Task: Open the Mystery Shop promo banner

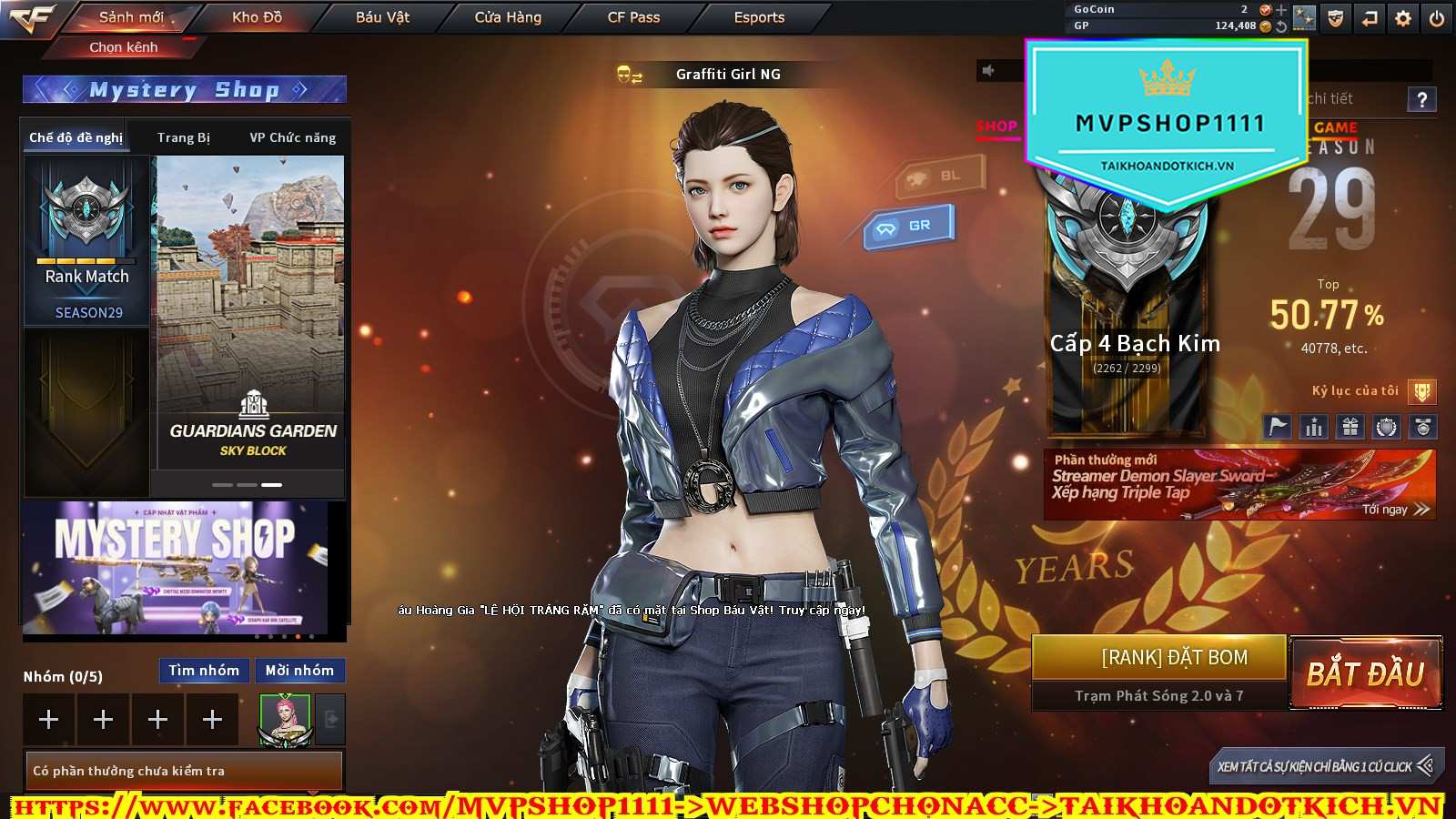Action: pos(175,567)
